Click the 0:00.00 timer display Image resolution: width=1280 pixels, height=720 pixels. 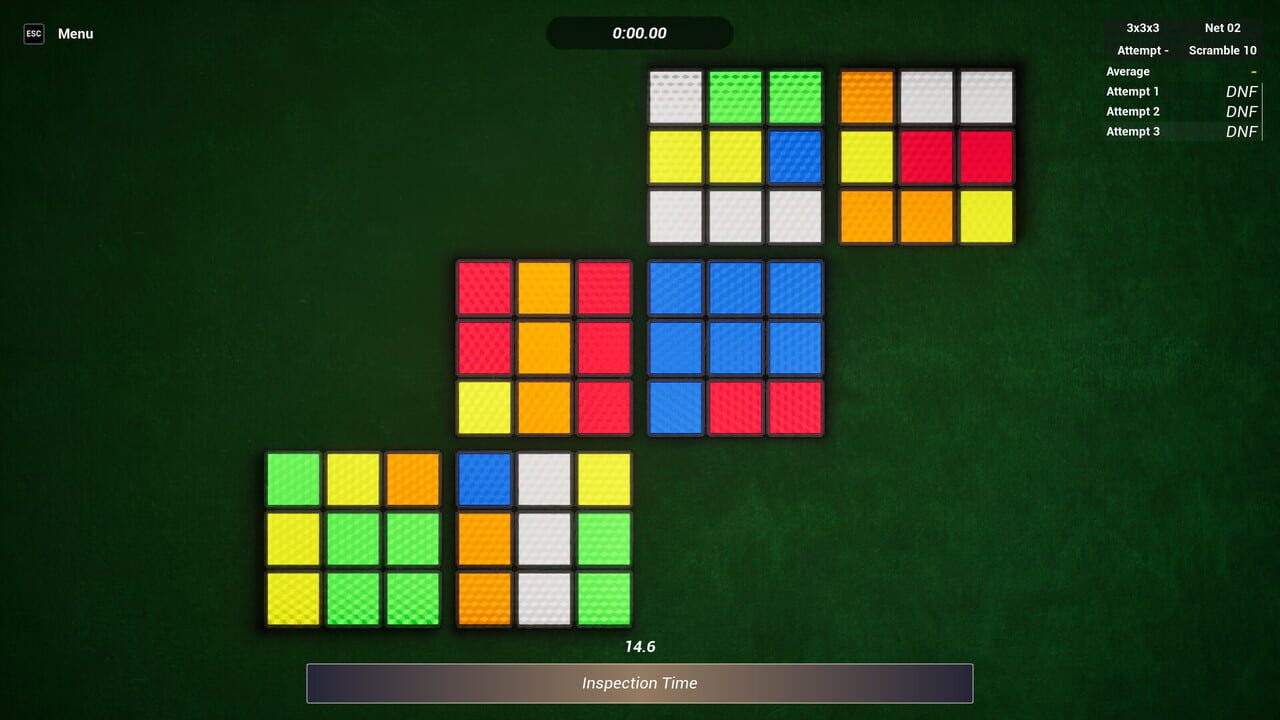point(639,33)
